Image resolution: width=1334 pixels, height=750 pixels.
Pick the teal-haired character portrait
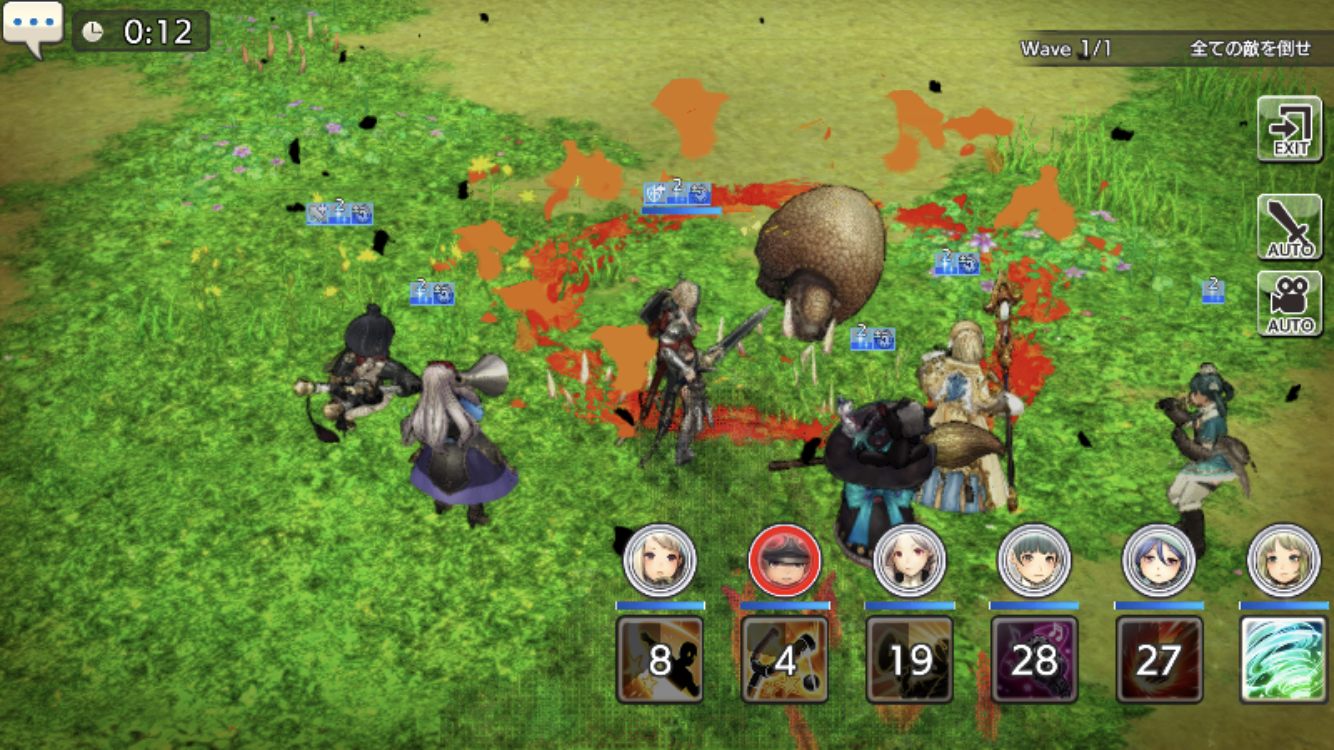1034,561
